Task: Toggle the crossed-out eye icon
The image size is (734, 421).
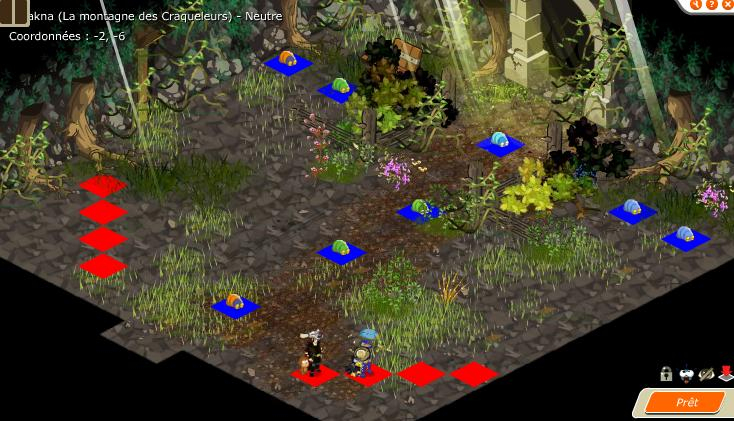Action: tap(706, 374)
